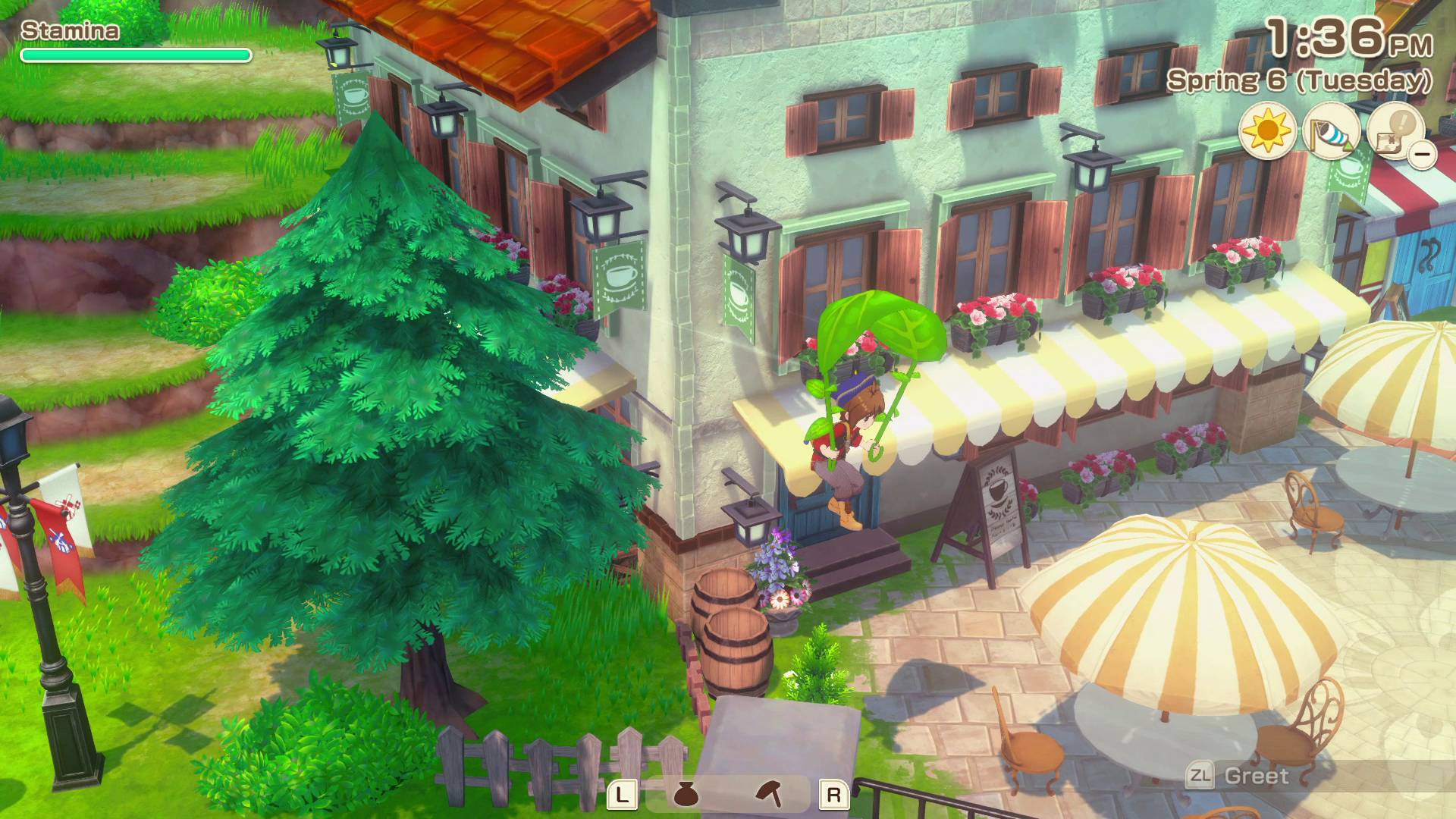Viewport: 1456px width, 819px height.
Task: Select the tool icon on the toolbar
Action: 770,794
